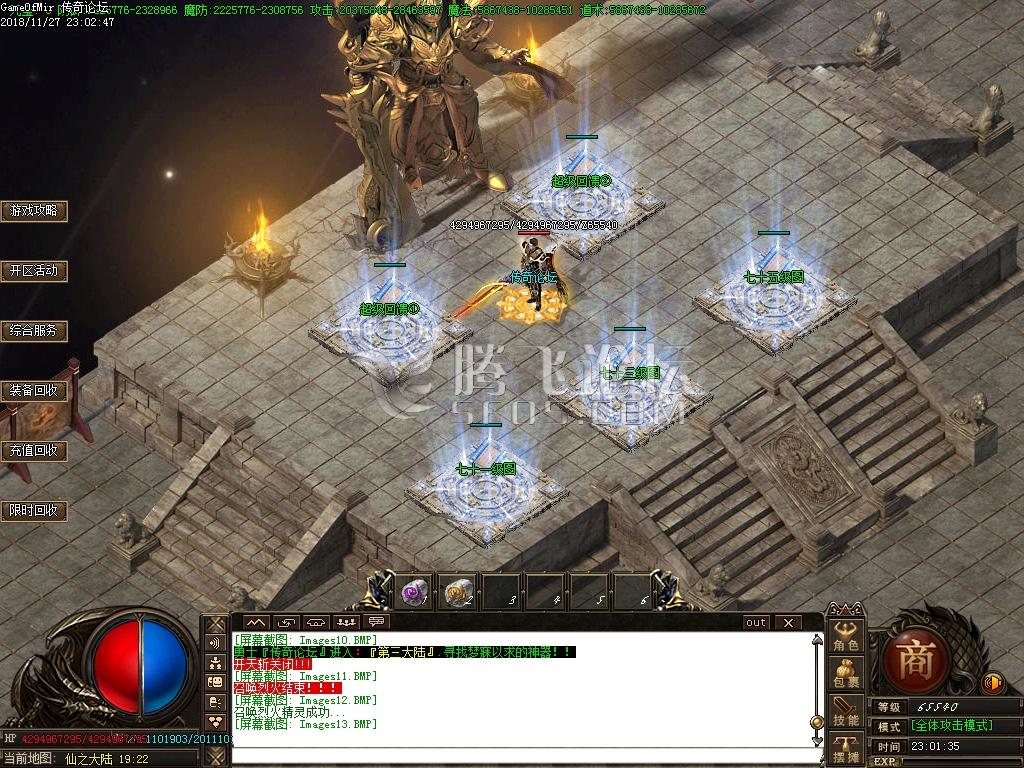1024x768 pixels.
Task: Select the 综合服务 general services button
Action: coord(34,331)
